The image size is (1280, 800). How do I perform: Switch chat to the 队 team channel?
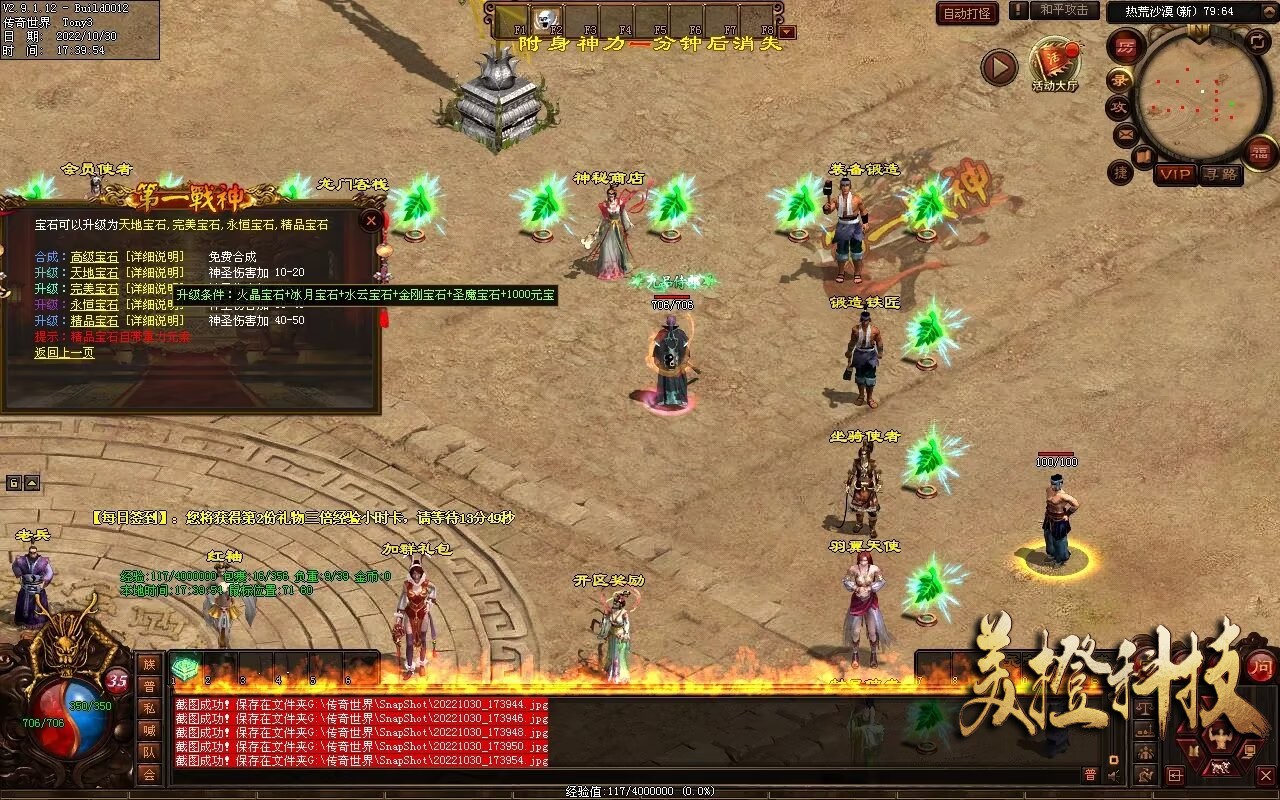pyautogui.click(x=149, y=752)
